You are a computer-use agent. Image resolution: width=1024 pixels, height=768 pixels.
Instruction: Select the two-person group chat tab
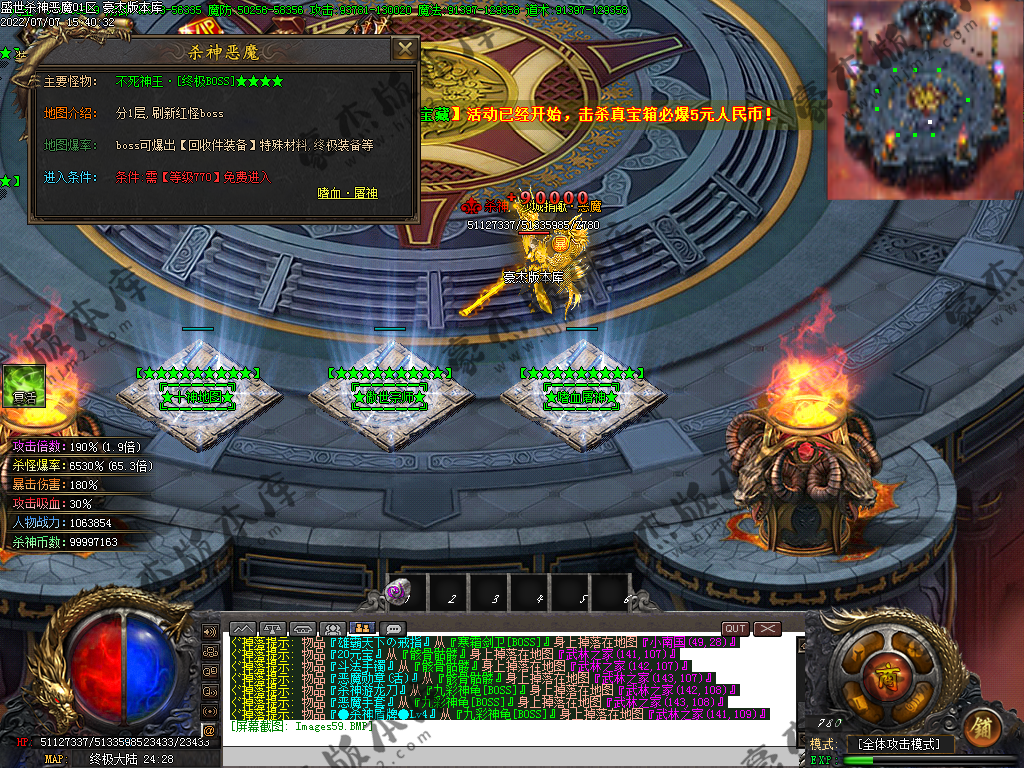[362, 628]
